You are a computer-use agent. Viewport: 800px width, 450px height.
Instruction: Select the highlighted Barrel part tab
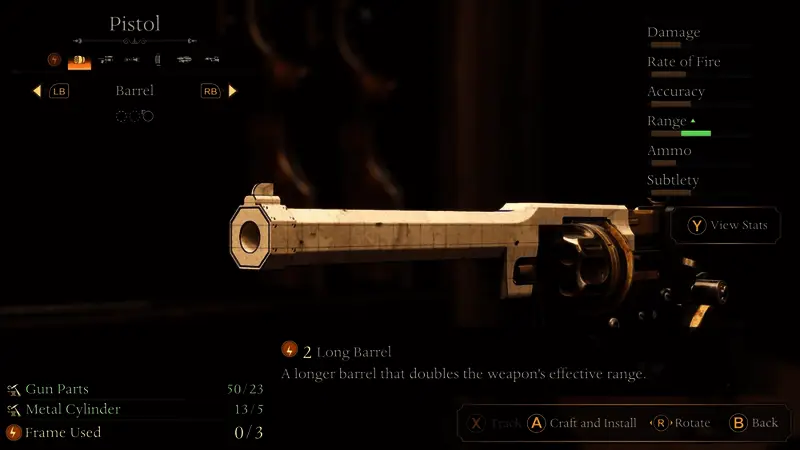(x=79, y=61)
